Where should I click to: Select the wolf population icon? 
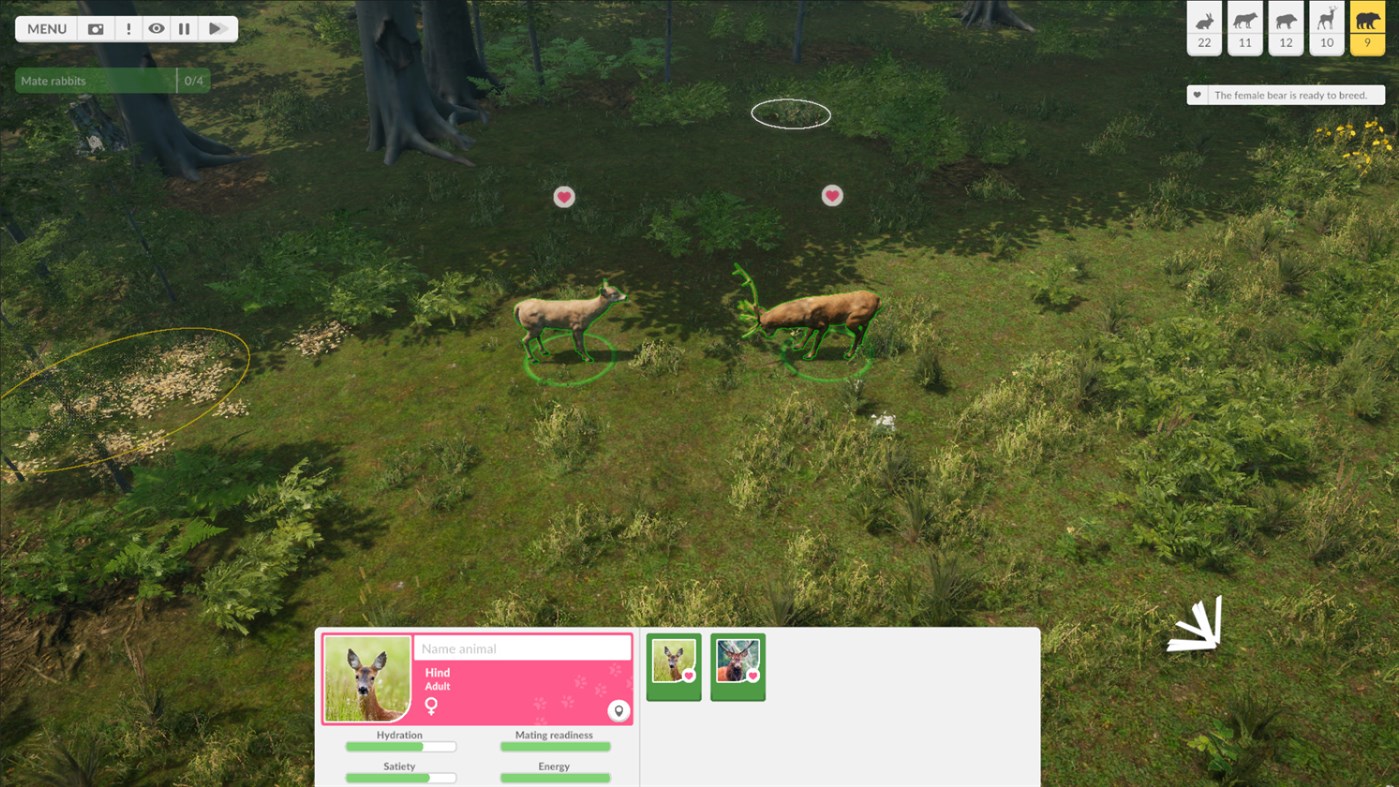pyautogui.click(x=1244, y=28)
